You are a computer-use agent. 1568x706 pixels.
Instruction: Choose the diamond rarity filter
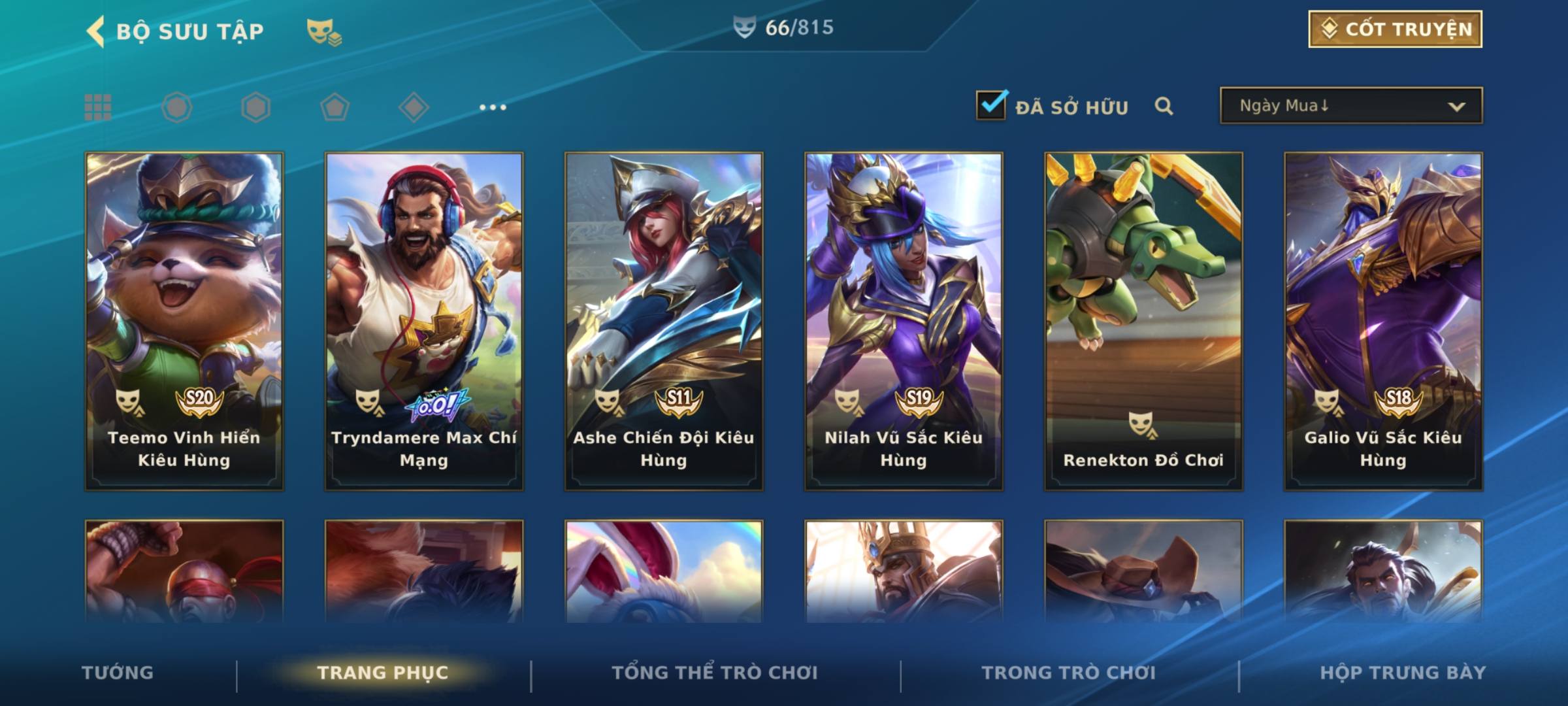[414, 107]
